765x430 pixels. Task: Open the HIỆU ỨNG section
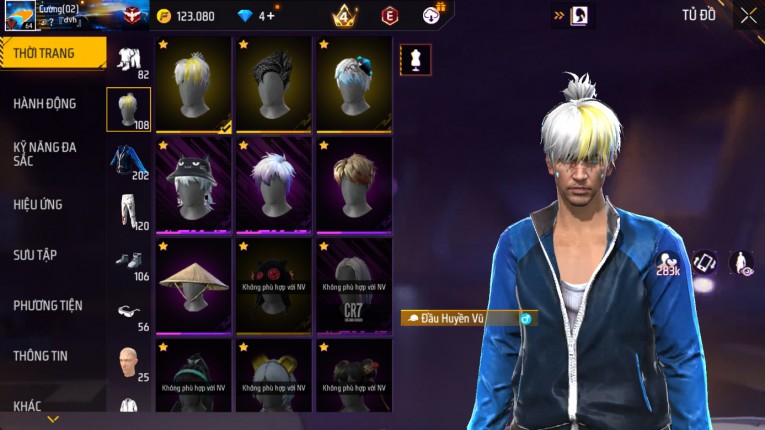tap(38, 204)
